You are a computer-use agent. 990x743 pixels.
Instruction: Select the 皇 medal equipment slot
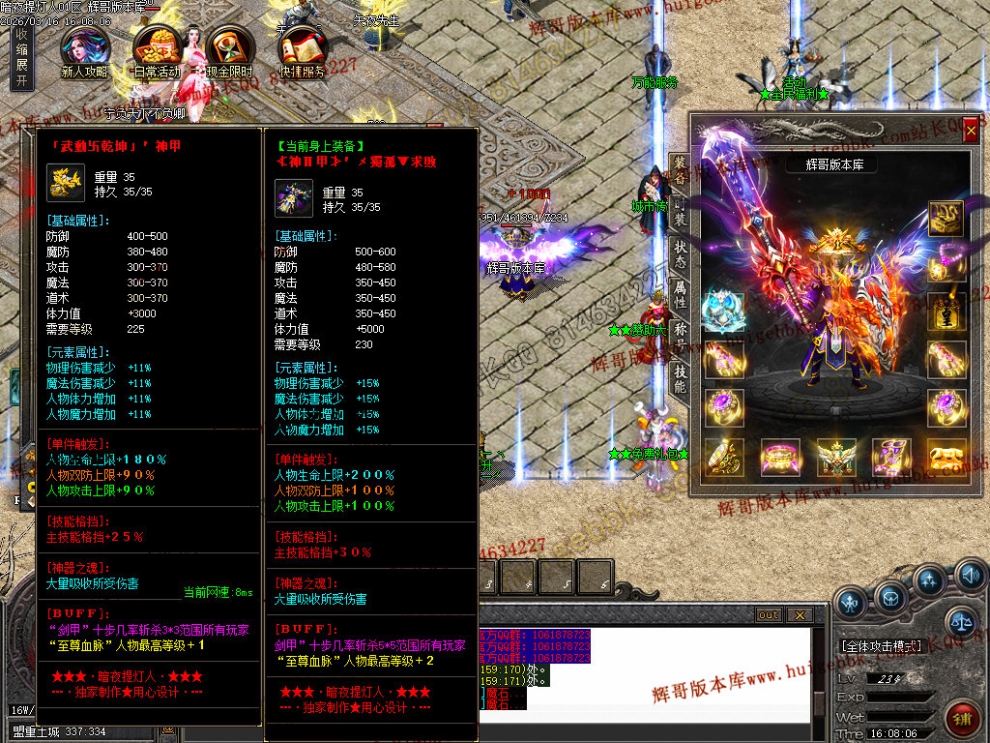tap(945, 310)
